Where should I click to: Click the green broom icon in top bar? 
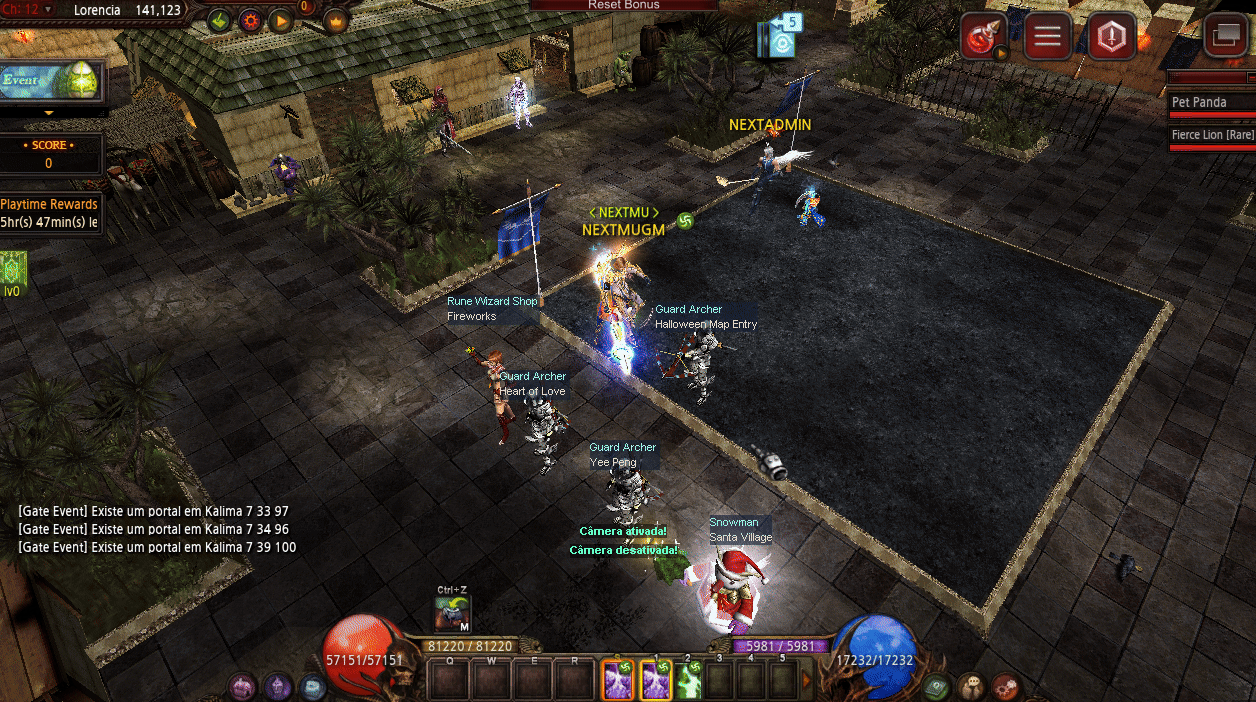[219, 20]
